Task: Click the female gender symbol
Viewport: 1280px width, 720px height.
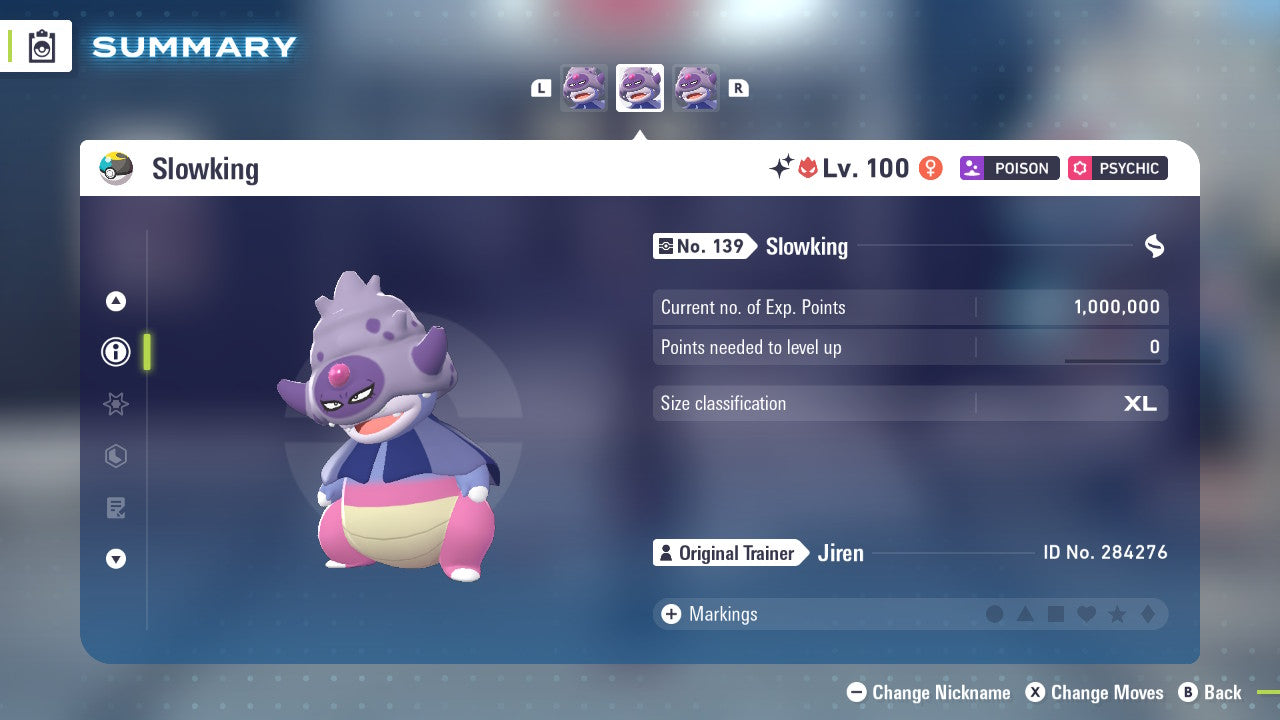Action: tap(930, 168)
